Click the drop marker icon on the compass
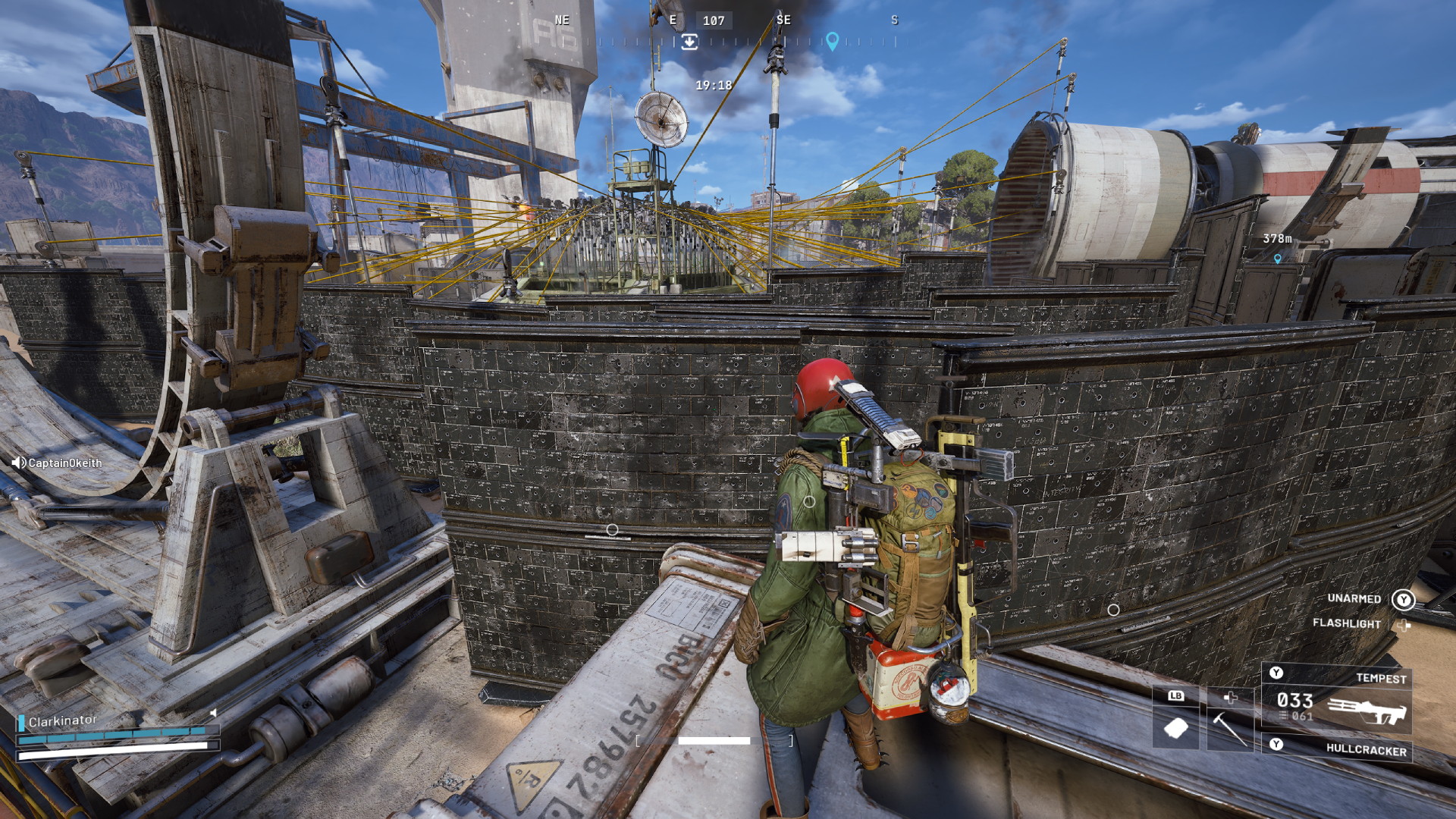1456x819 pixels. click(x=689, y=43)
